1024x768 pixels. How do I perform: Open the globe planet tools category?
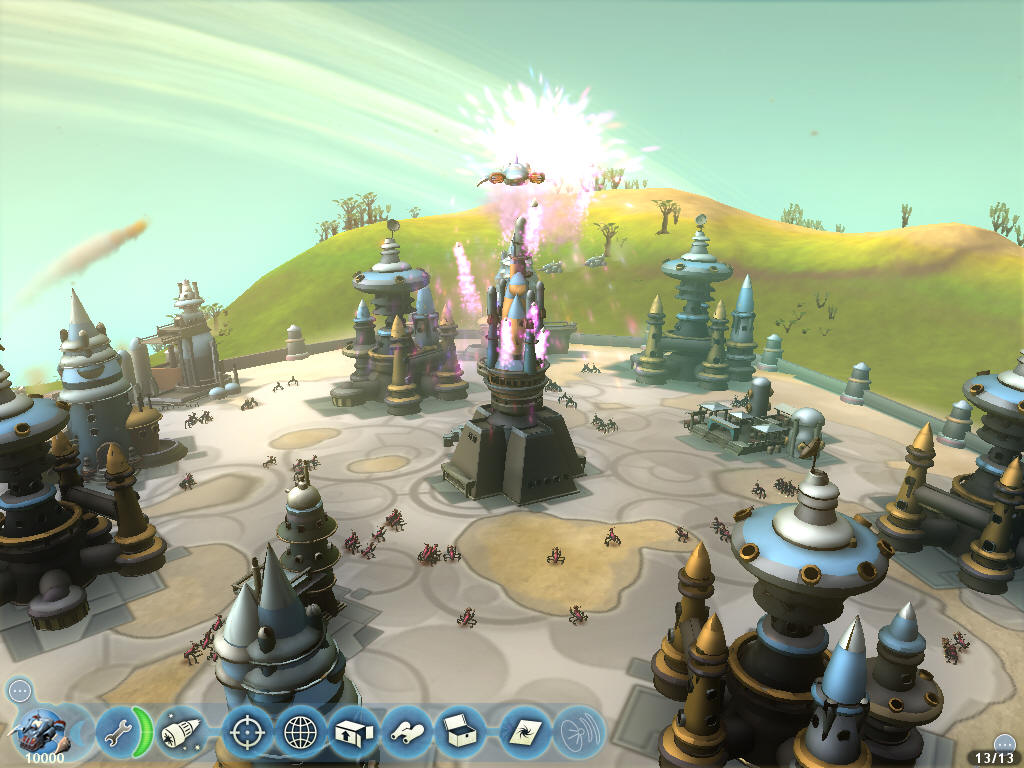point(301,732)
